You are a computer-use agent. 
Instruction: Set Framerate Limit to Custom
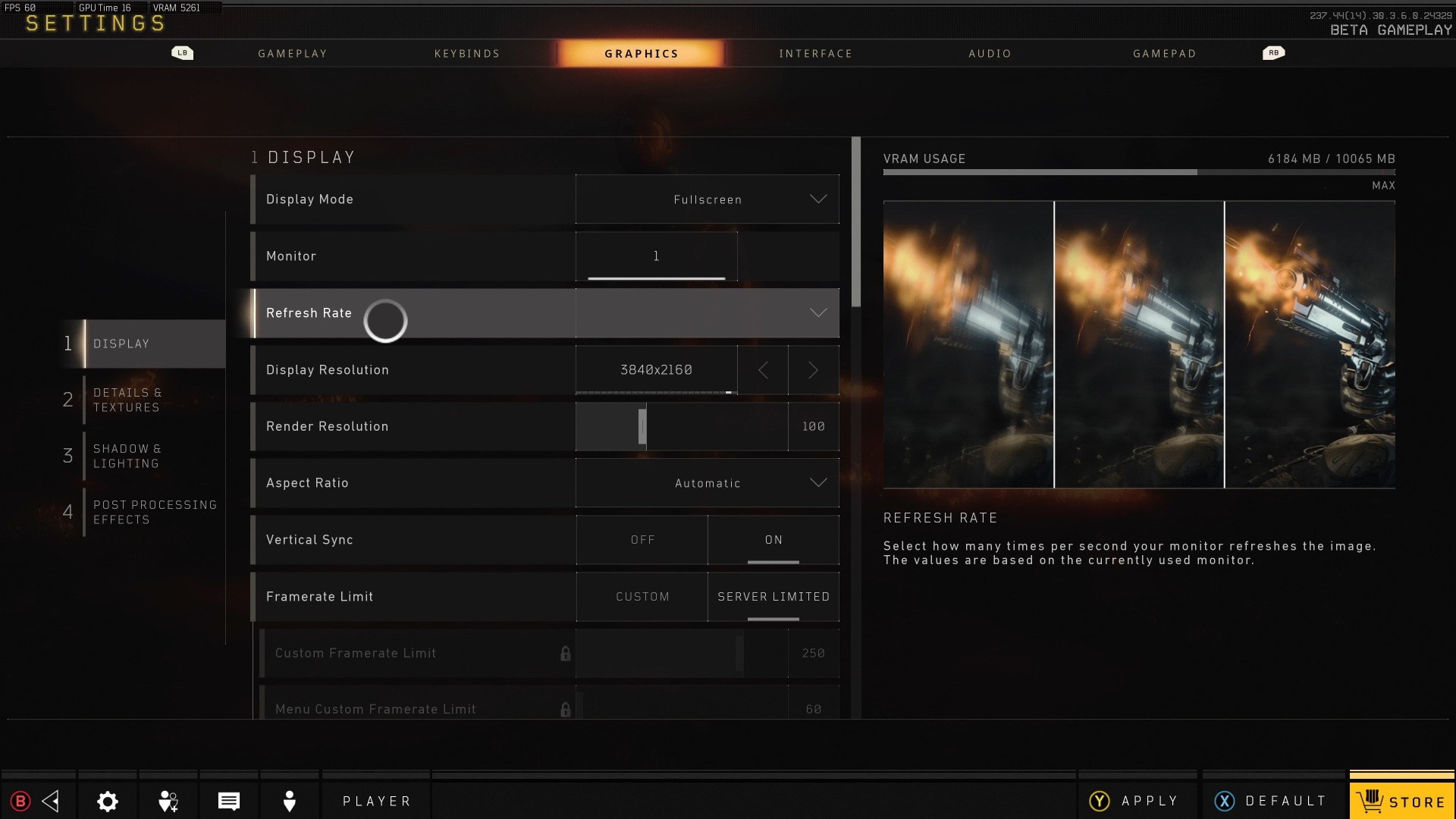point(642,597)
